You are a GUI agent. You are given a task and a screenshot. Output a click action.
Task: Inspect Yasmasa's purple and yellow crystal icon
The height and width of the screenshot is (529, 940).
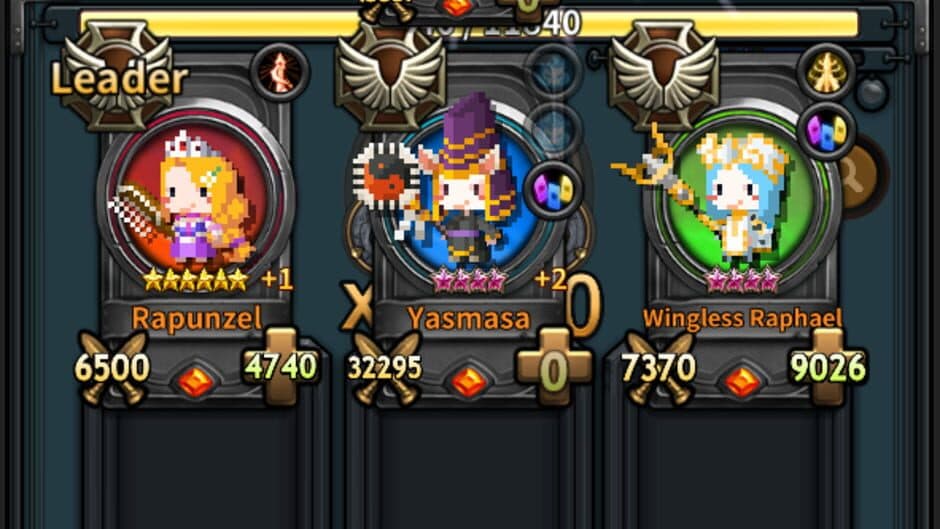pyautogui.click(x=553, y=188)
